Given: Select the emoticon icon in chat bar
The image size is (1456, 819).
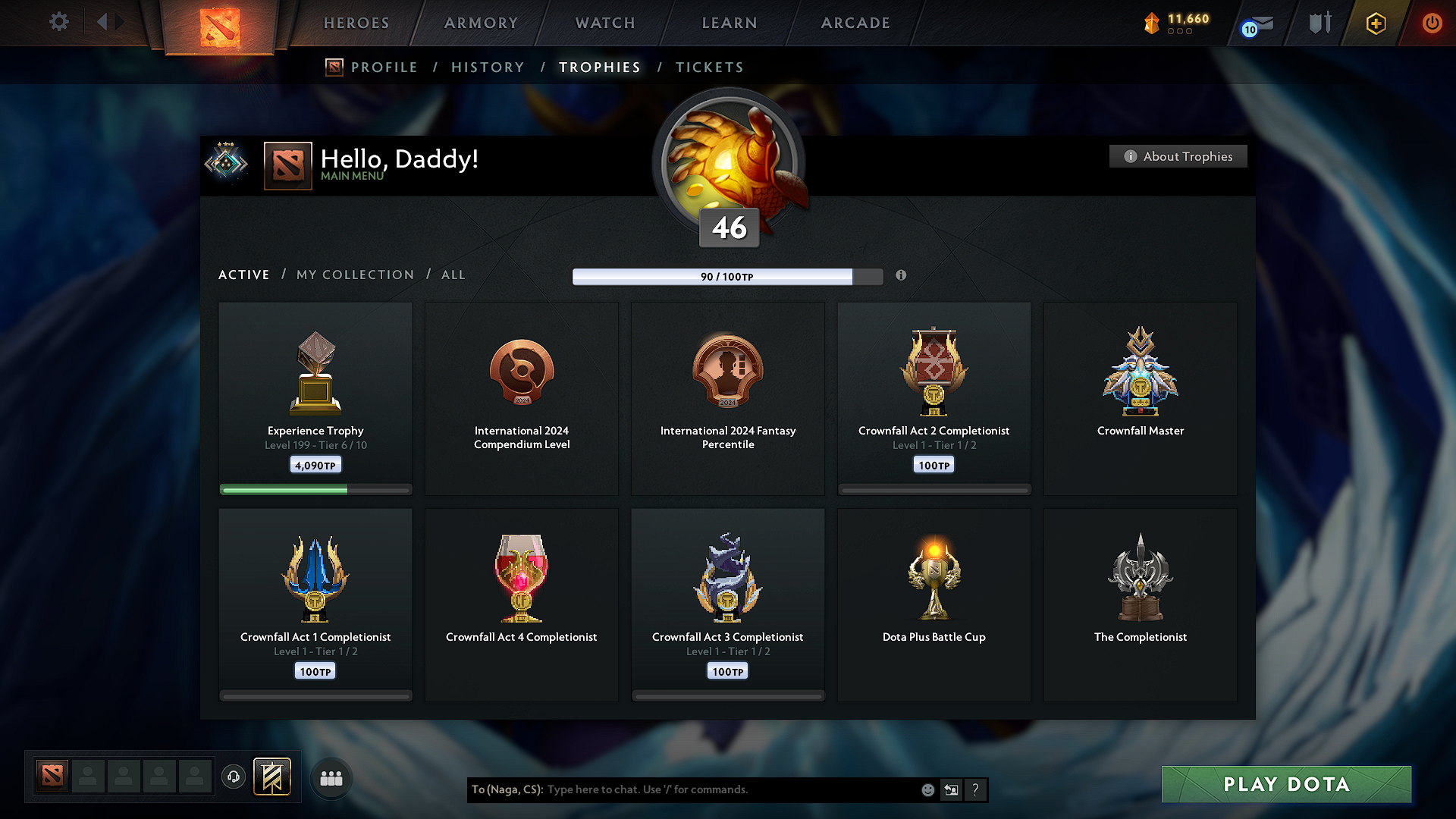Looking at the screenshot, I should tap(927, 789).
